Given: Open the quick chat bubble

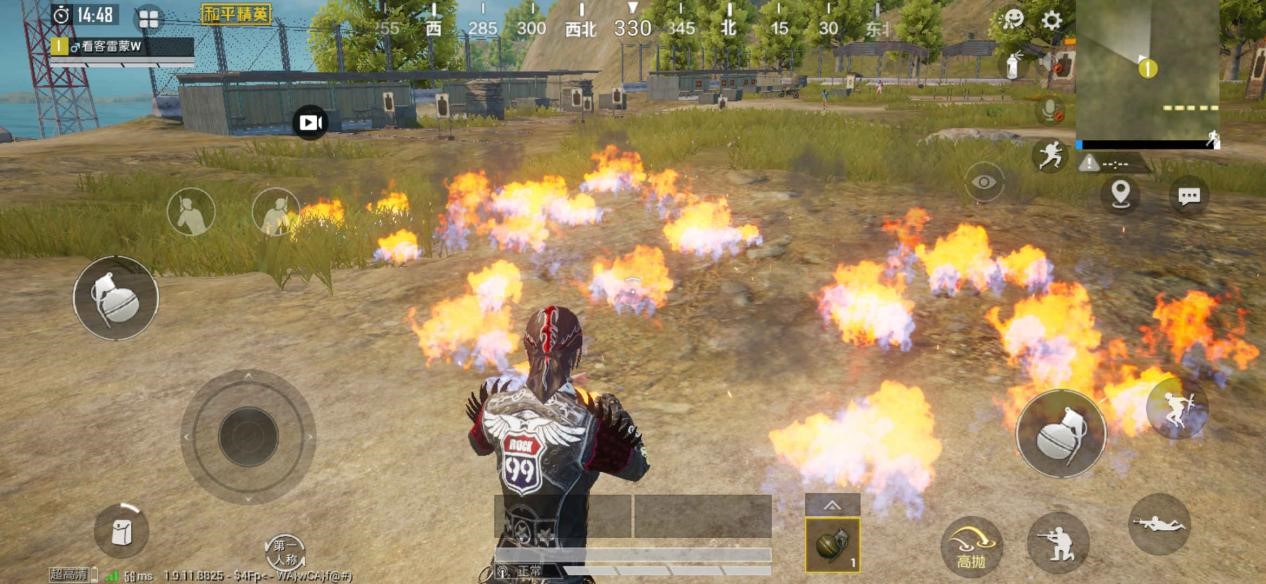Looking at the screenshot, I should pyautogui.click(x=1189, y=195).
